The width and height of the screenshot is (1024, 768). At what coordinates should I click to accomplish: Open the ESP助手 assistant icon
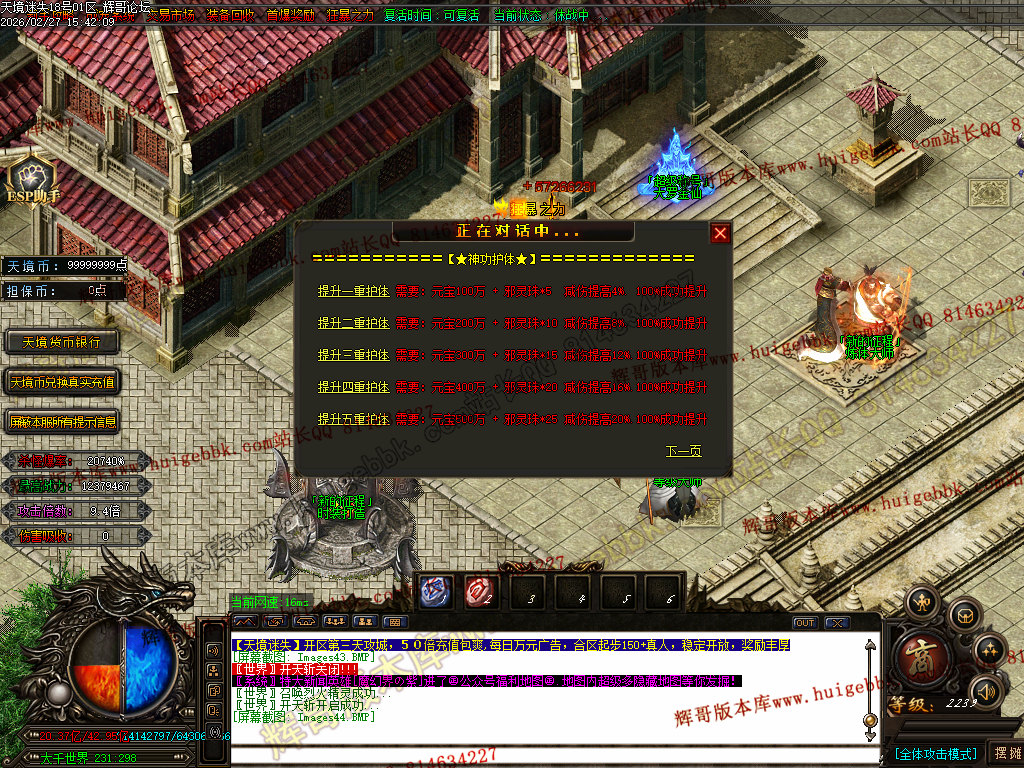[33, 176]
